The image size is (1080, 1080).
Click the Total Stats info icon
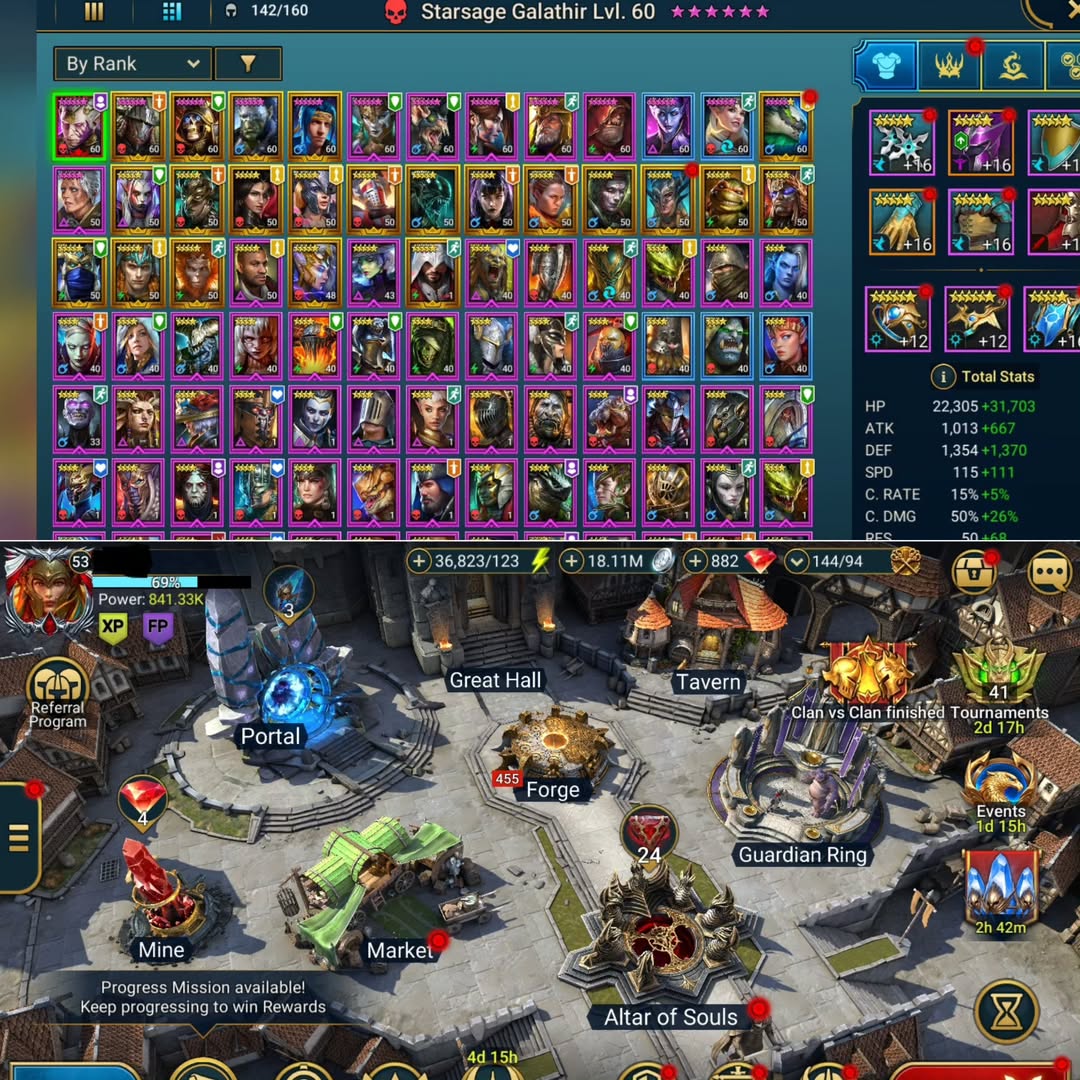pyautogui.click(x=941, y=377)
